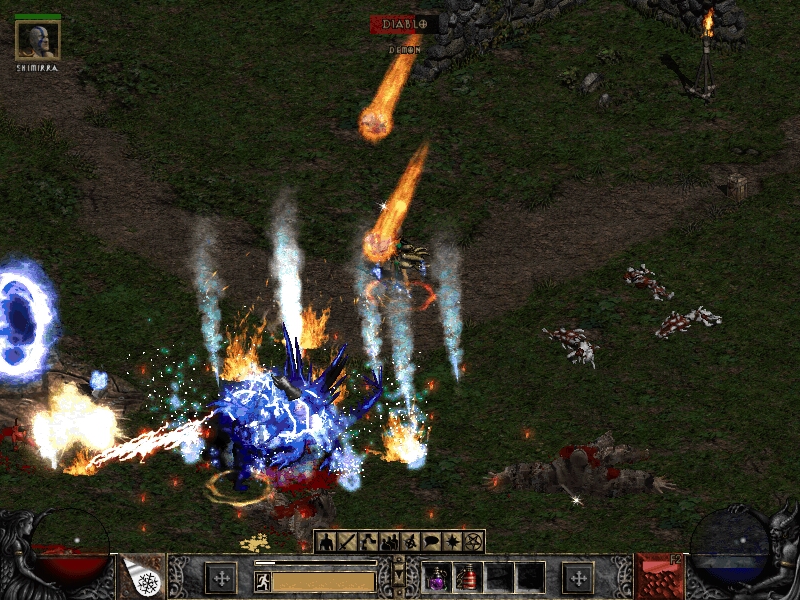Open the character stats silhouette icon
Screen dimensions: 800x600
[326, 542]
